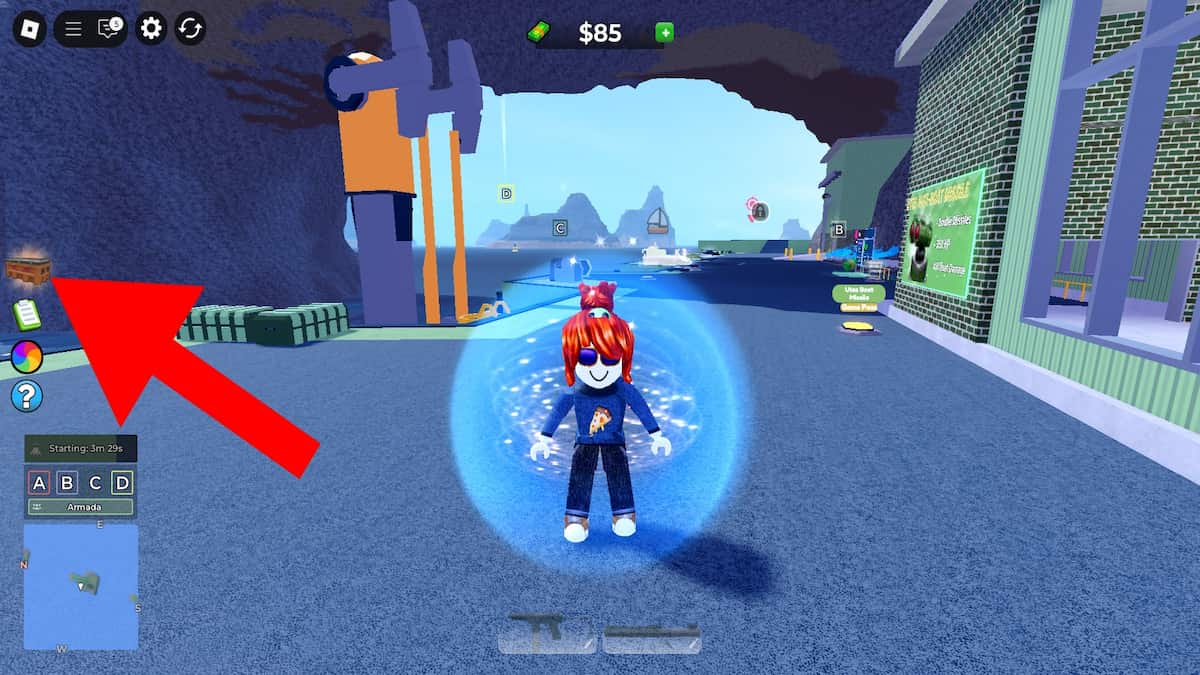The width and height of the screenshot is (1200, 675).
Task: Select capture point D
Action: [122, 484]
